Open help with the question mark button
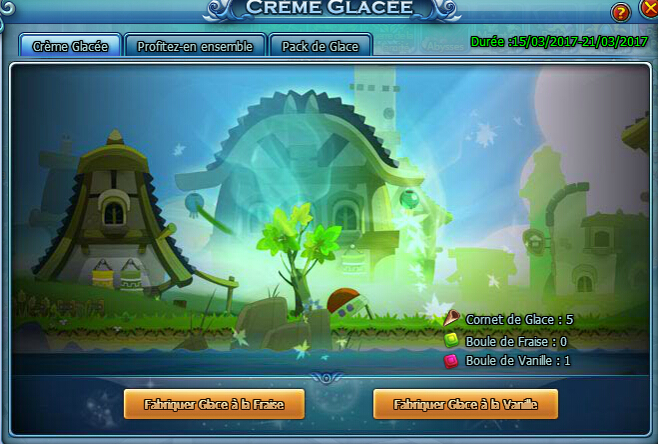This screenshot has width=658, height=444. click(622, 13)
